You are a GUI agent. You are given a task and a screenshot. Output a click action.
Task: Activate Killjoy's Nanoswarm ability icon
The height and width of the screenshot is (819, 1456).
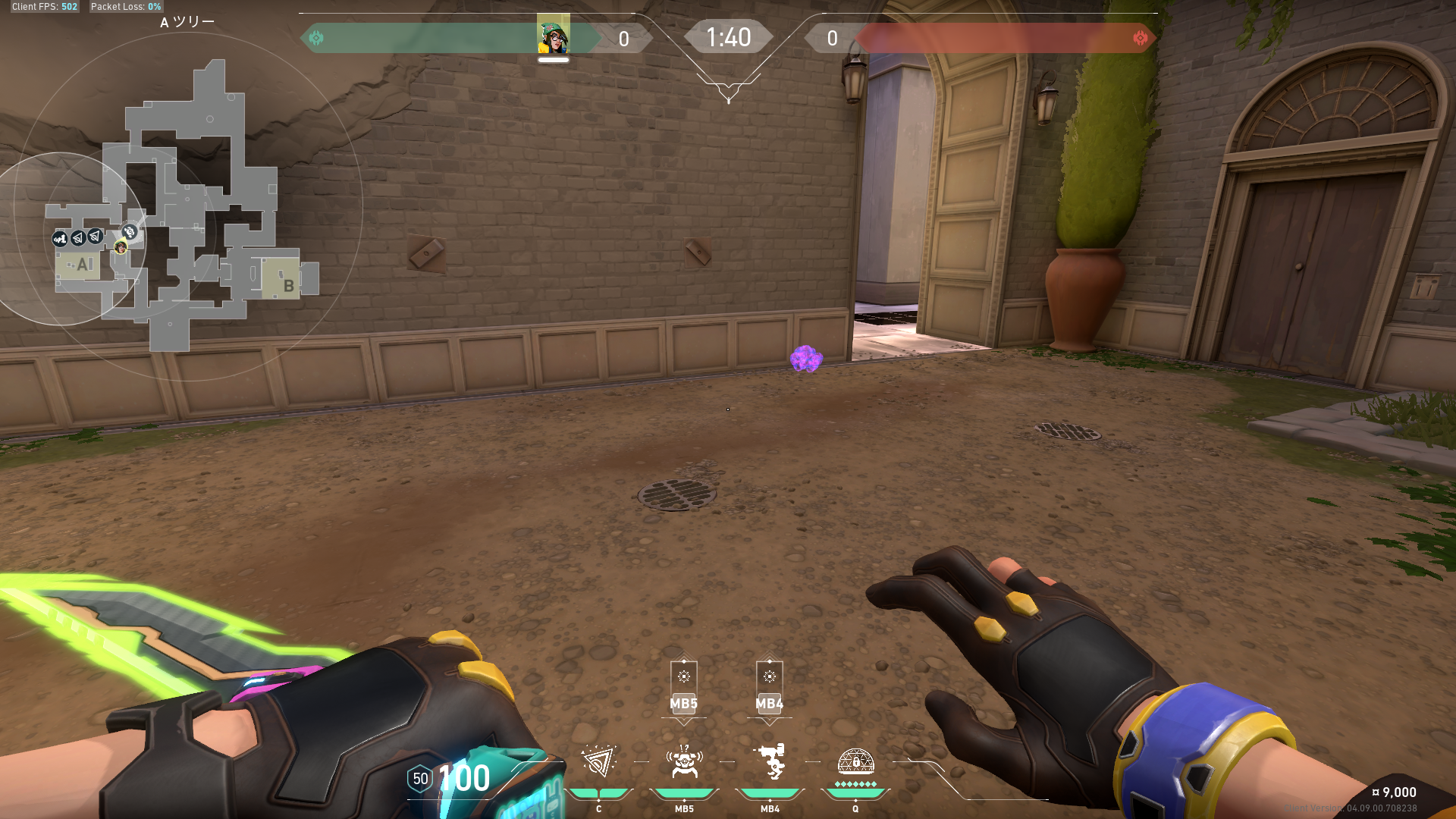(598, 762)
